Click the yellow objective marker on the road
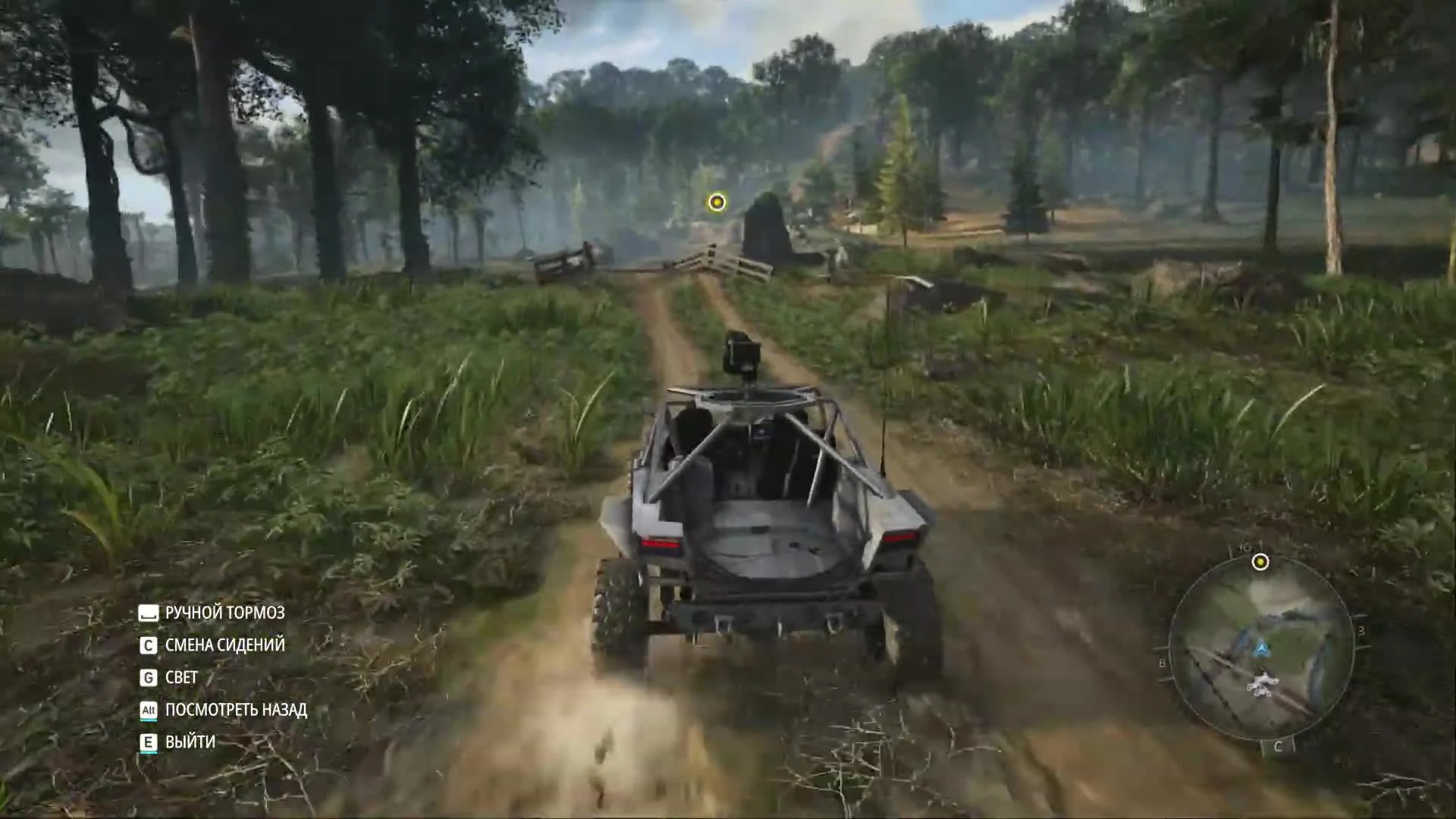 point(716,202)
